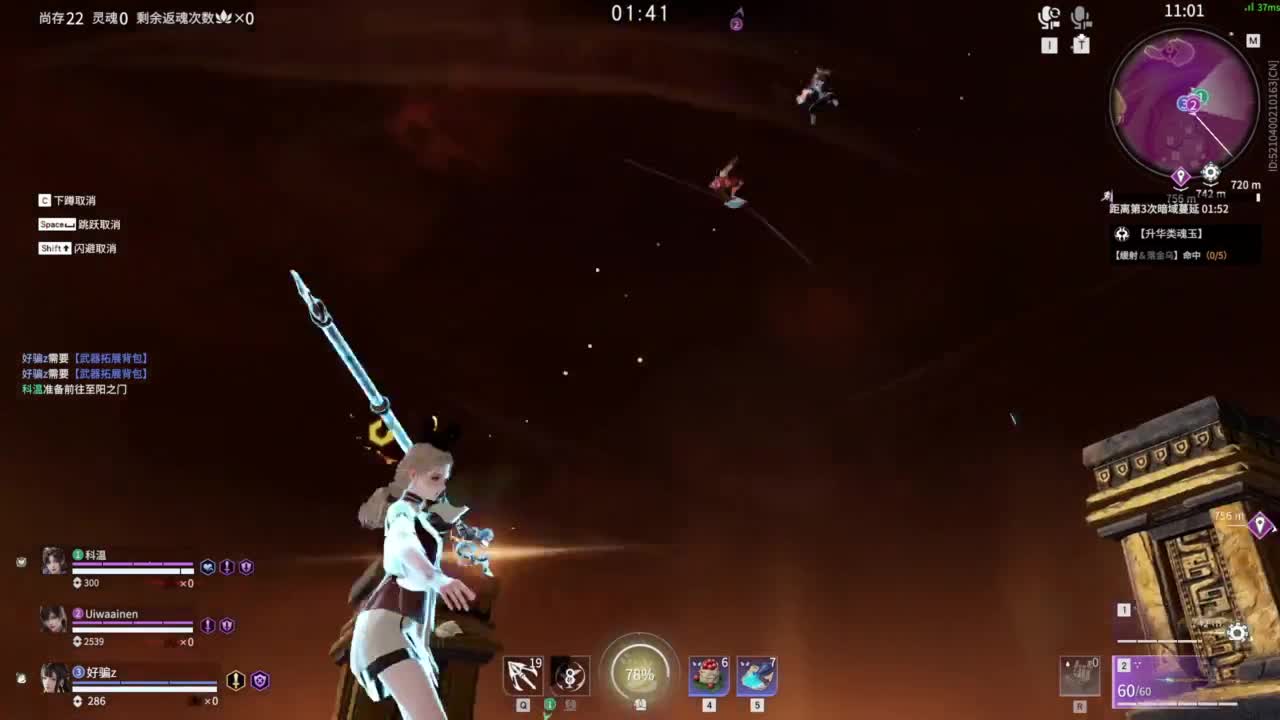Toggle the I status indicator icon
The height and width of the screenshot is (720, 1280).
[1048, 44]
